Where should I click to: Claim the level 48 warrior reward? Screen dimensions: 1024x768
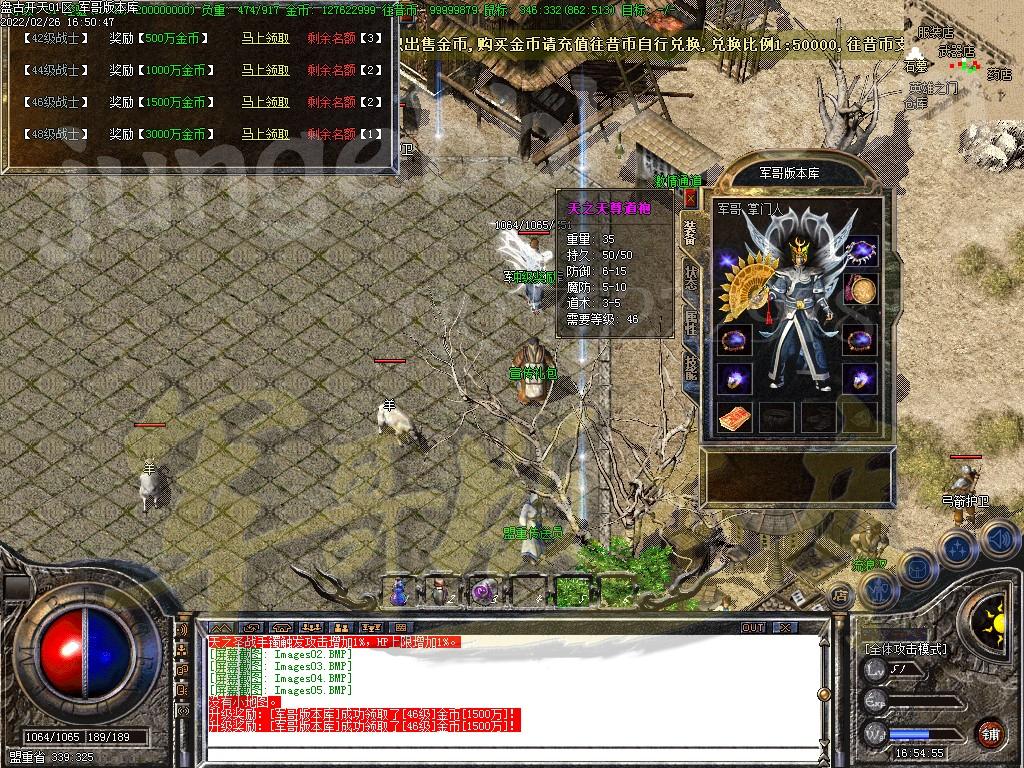265,135
